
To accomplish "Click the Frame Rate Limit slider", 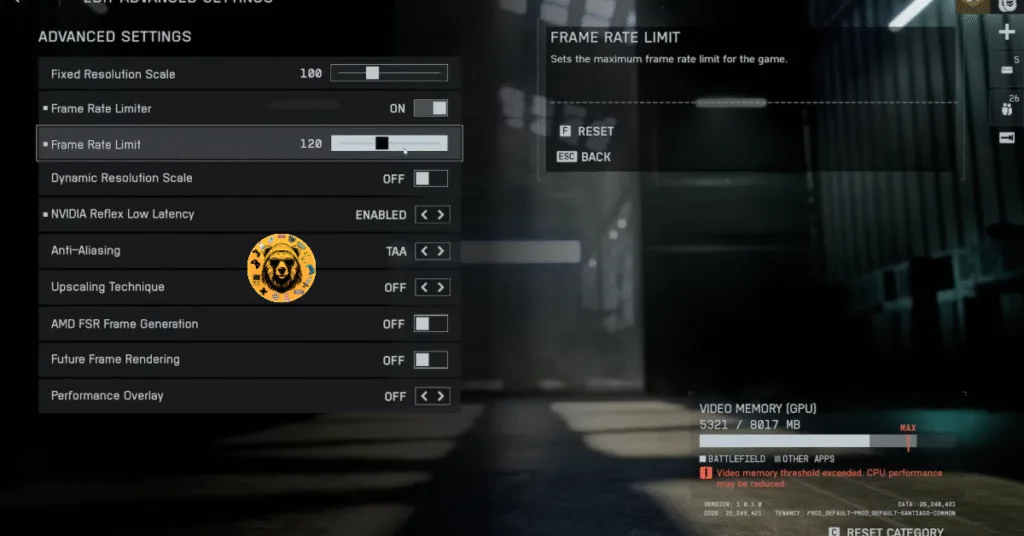I will (389, 144).
